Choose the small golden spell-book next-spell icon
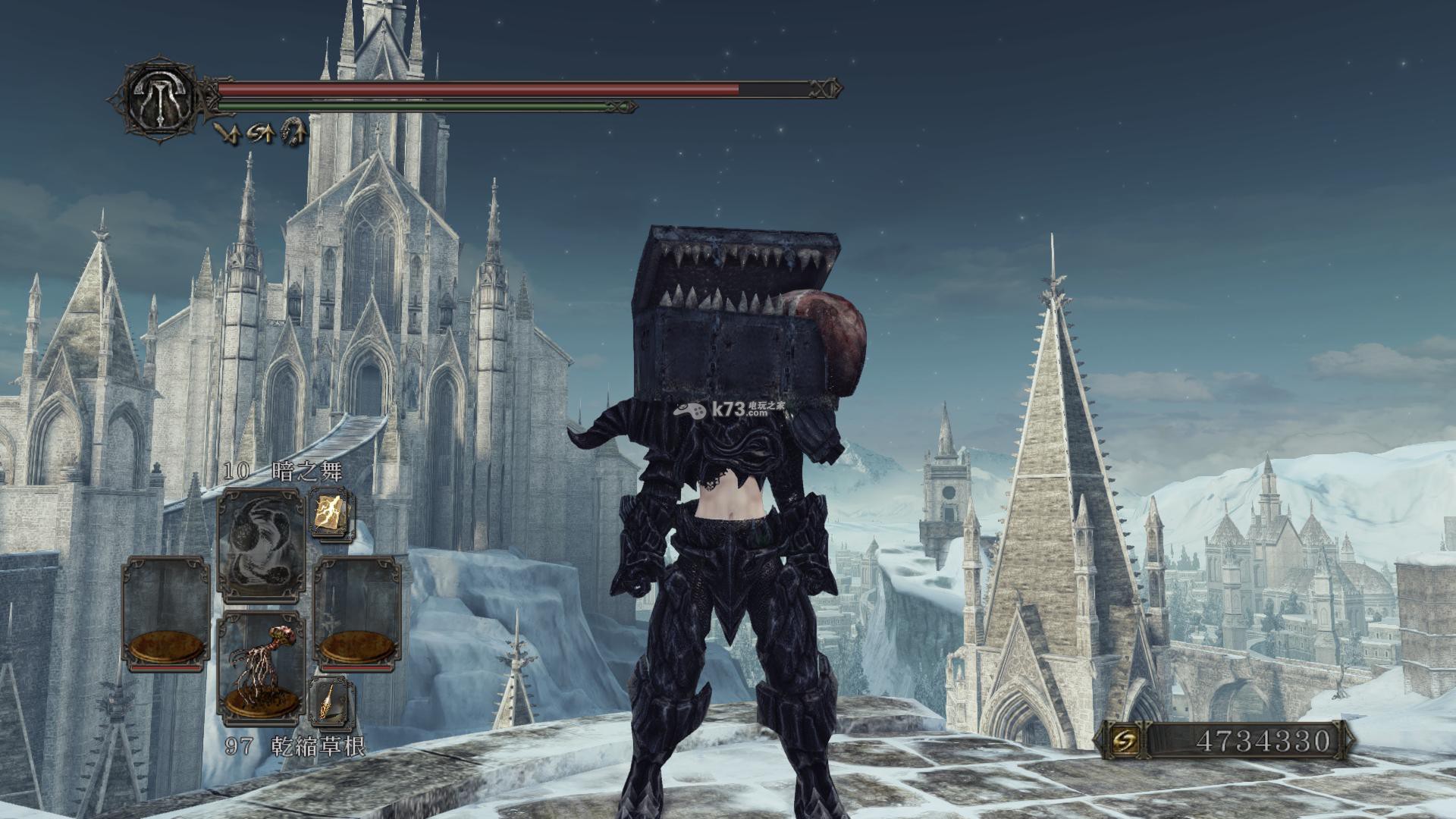 pyautogui.click(x=331, y=513)
